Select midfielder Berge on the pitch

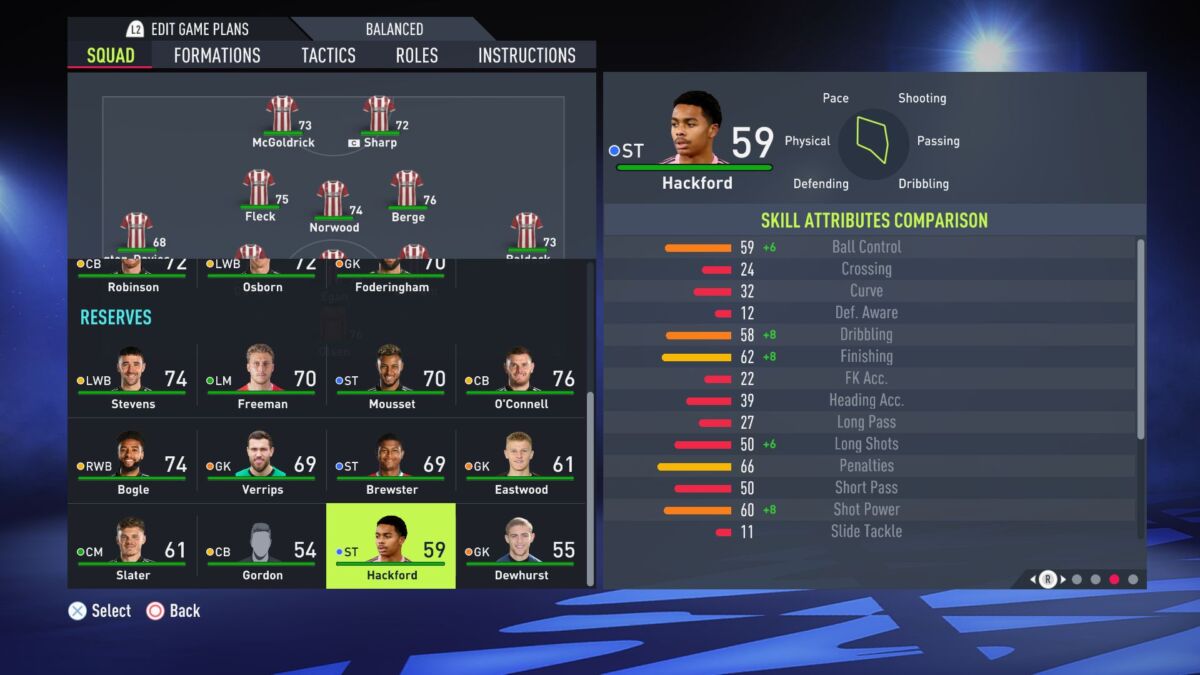pos(407,194)
